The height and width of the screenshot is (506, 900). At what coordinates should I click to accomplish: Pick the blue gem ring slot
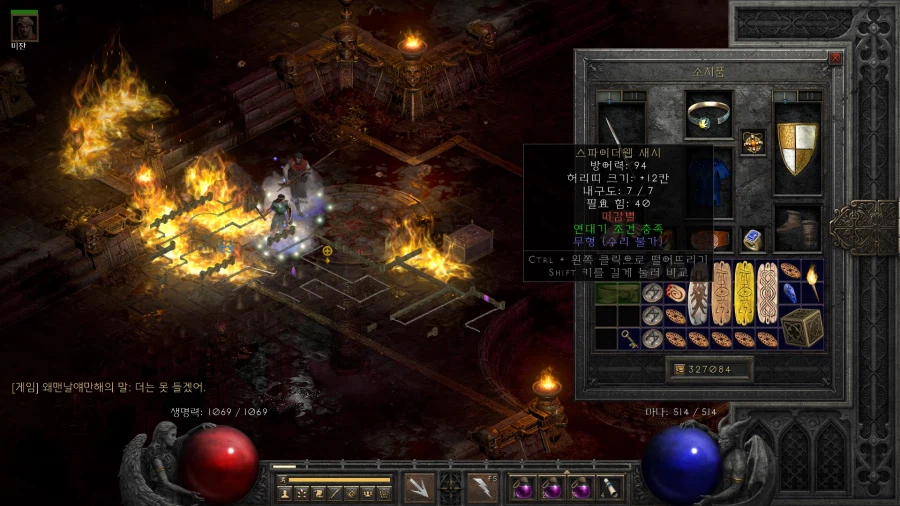[752, 239]
